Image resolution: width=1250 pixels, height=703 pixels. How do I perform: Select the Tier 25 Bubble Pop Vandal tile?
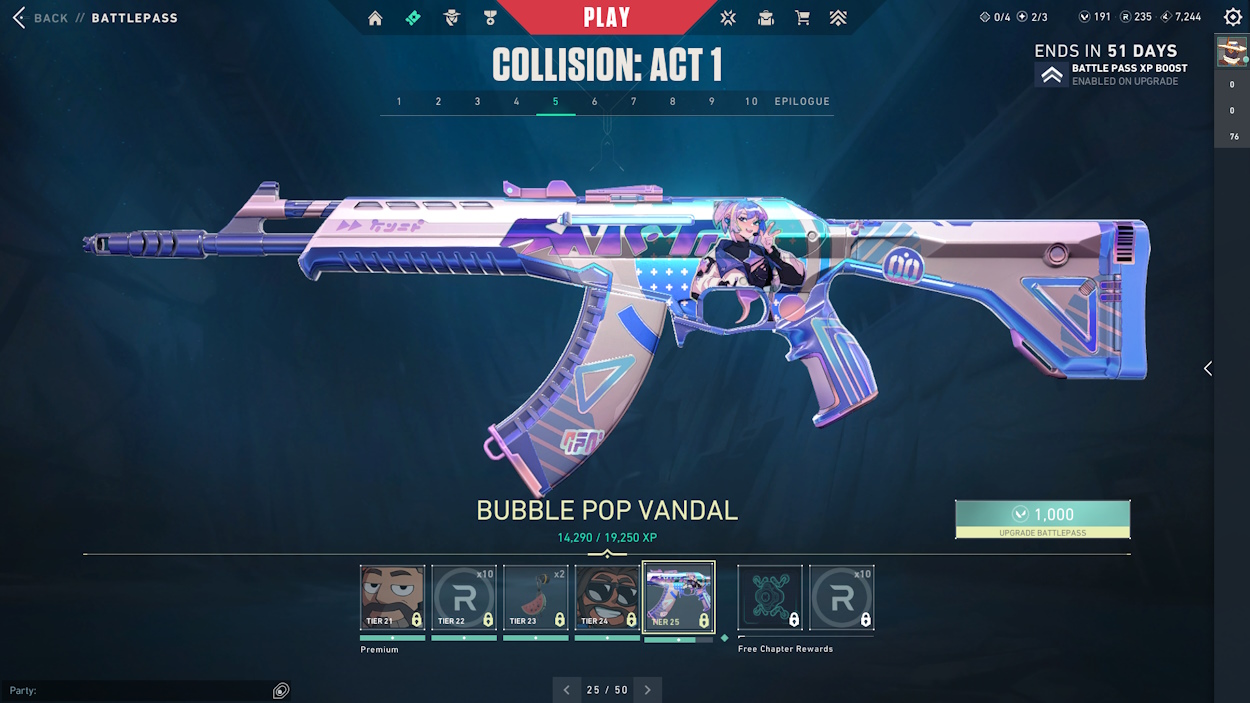click(x=679, y=597)
